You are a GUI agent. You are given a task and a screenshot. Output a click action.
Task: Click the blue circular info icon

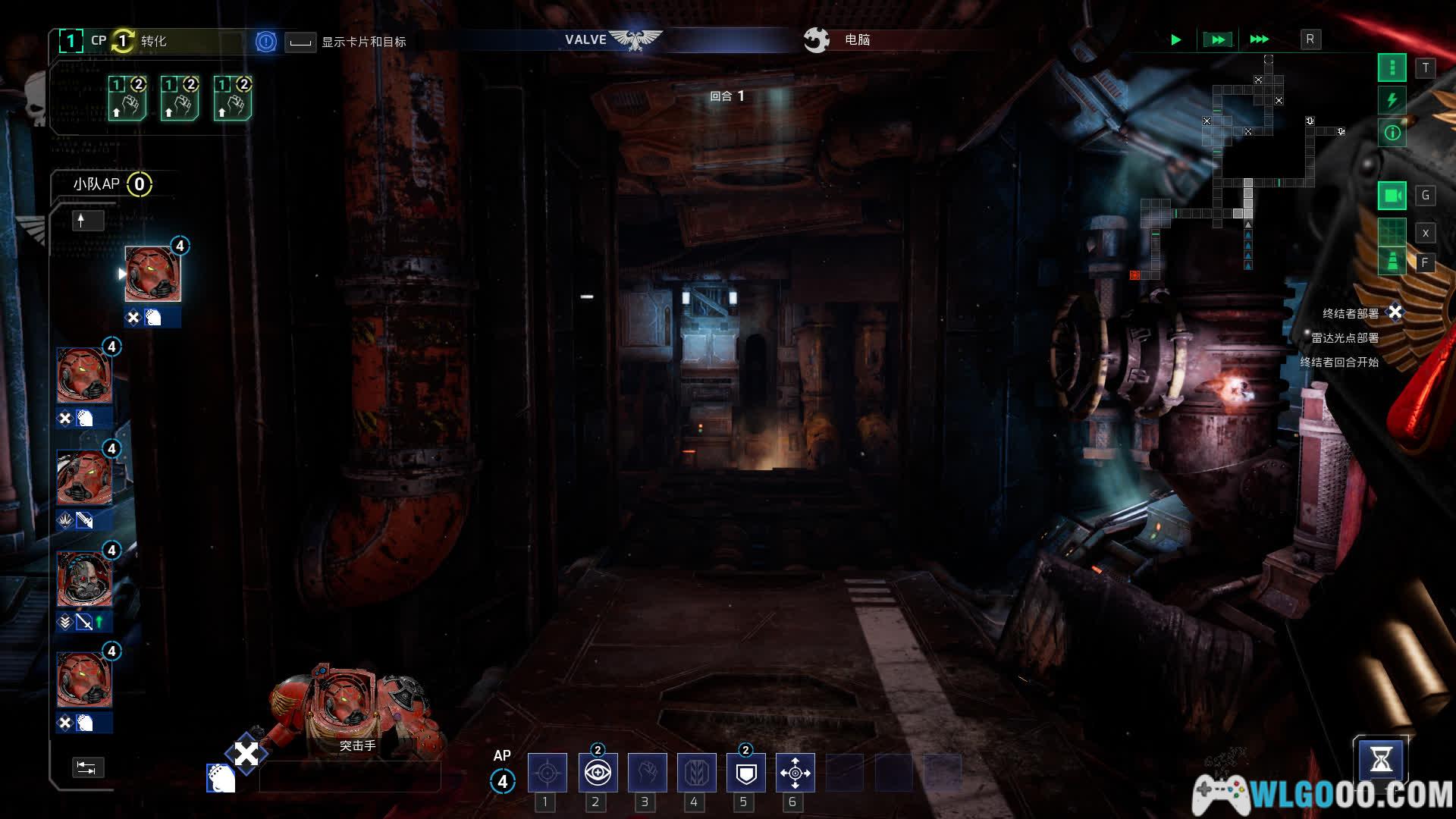265,42
